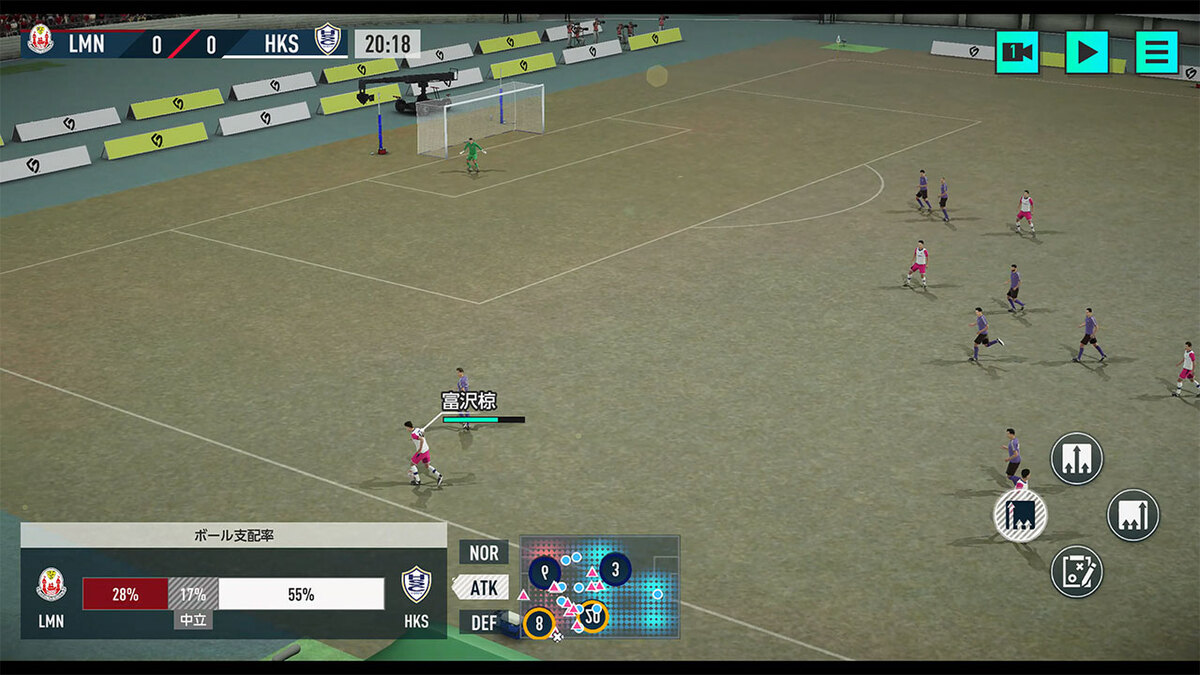Select the center-arrow attack direction icon

(x=1076, y=459)
